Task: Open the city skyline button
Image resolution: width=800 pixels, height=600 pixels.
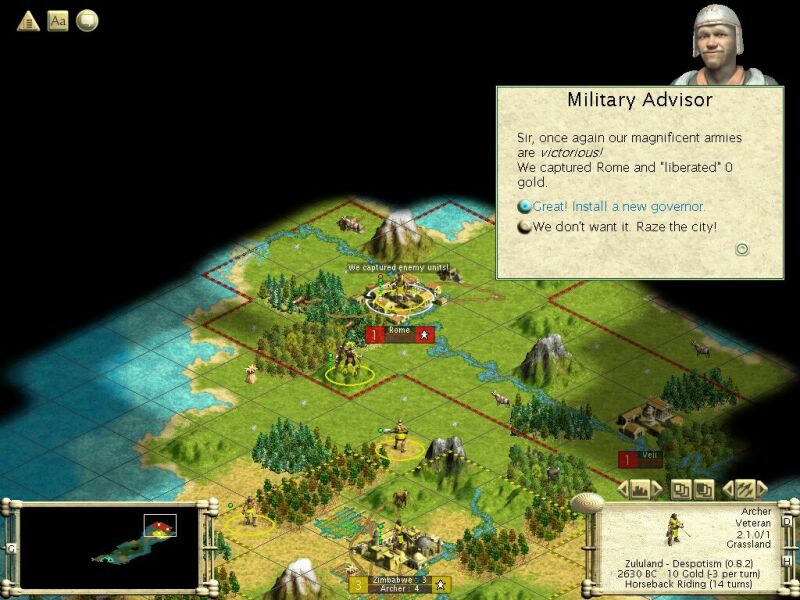Action: [x=640, y=489]
